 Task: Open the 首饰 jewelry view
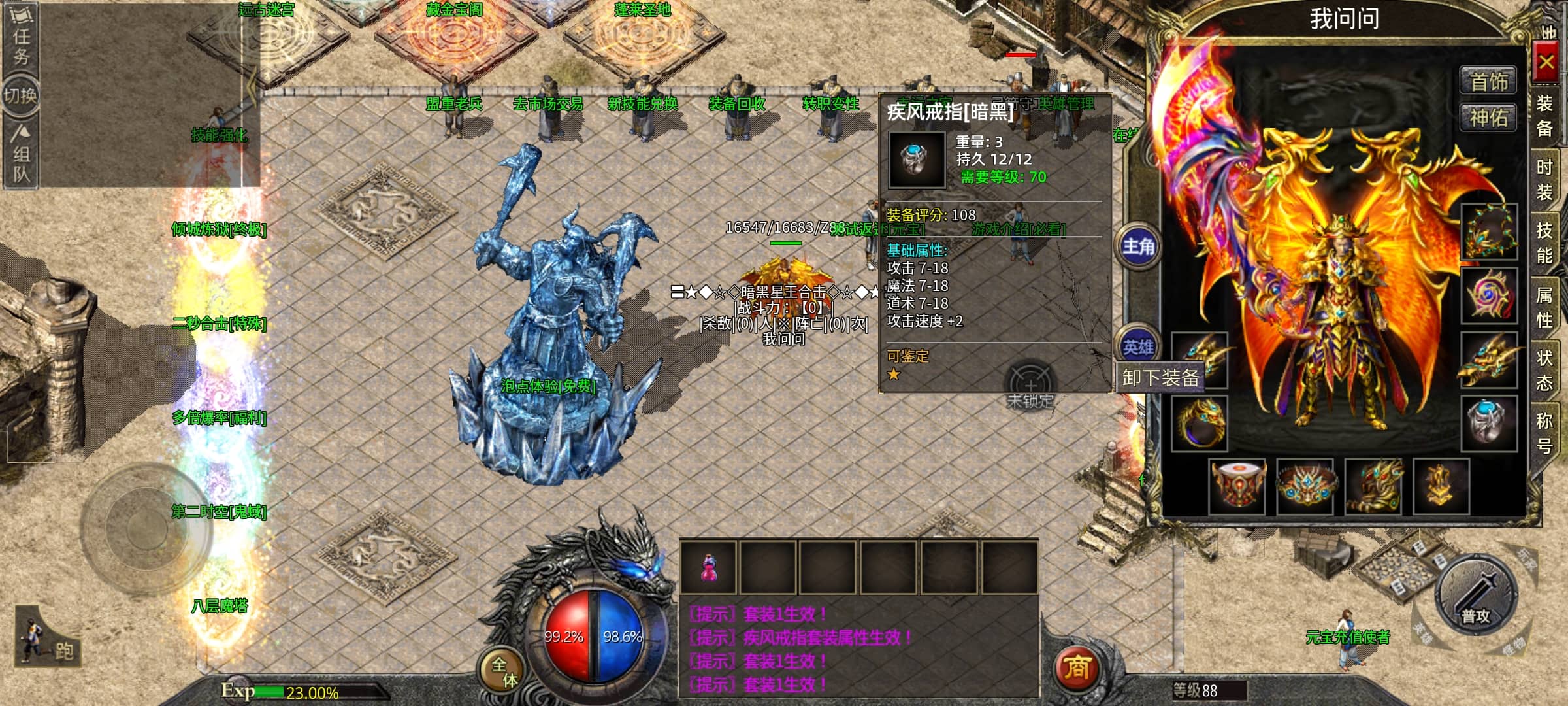pyautogui.click(x=1488, y=82)
